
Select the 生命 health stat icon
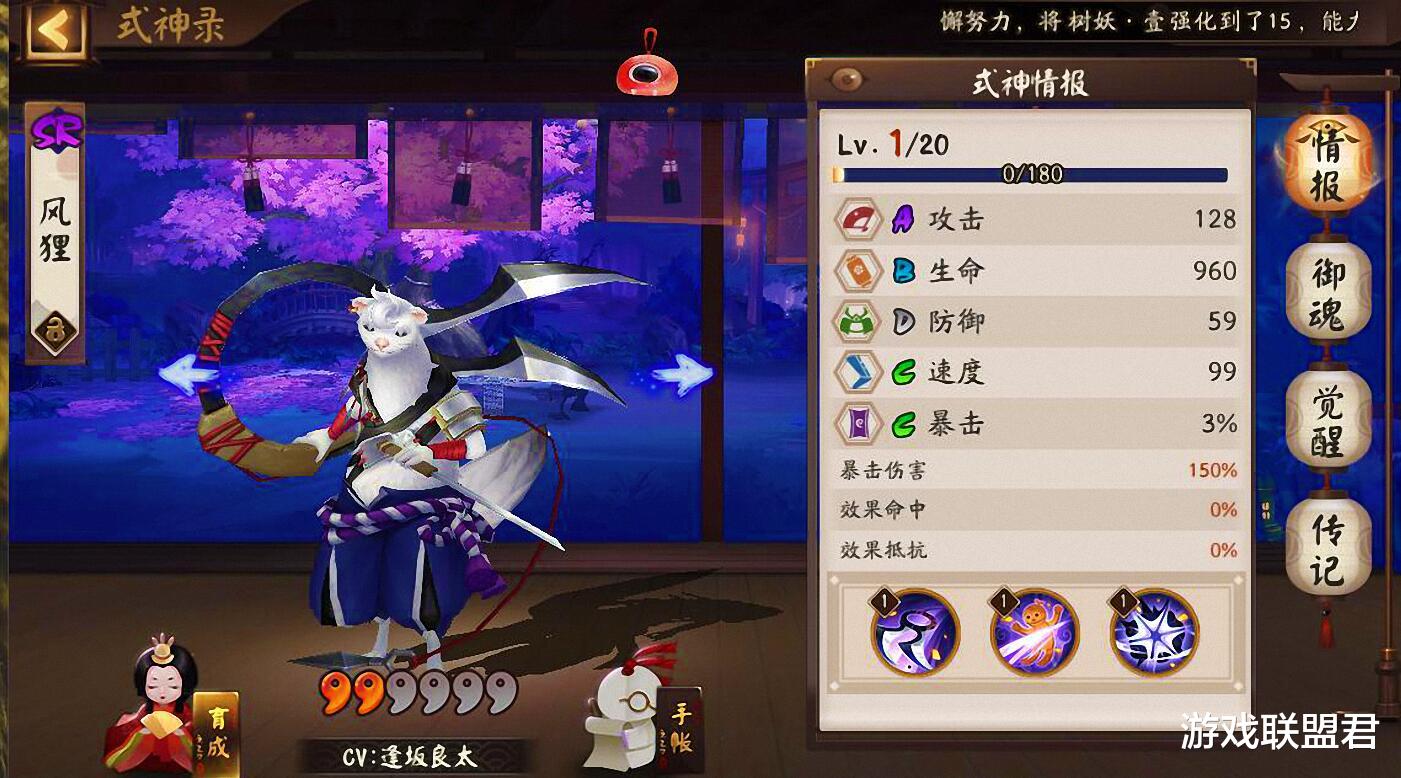point(860,271)
